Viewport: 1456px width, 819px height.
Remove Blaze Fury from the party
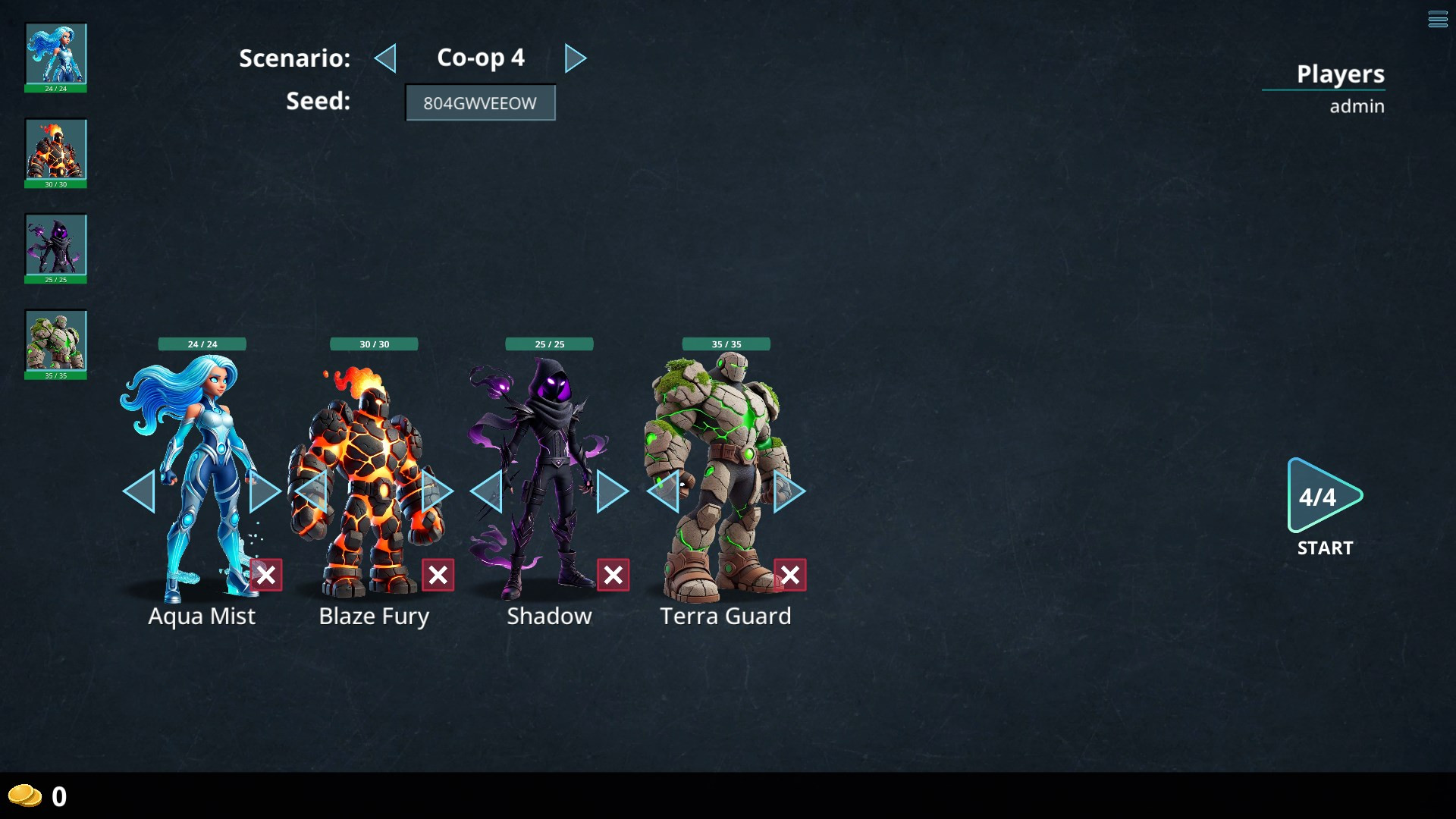click(x=438, y=575)
